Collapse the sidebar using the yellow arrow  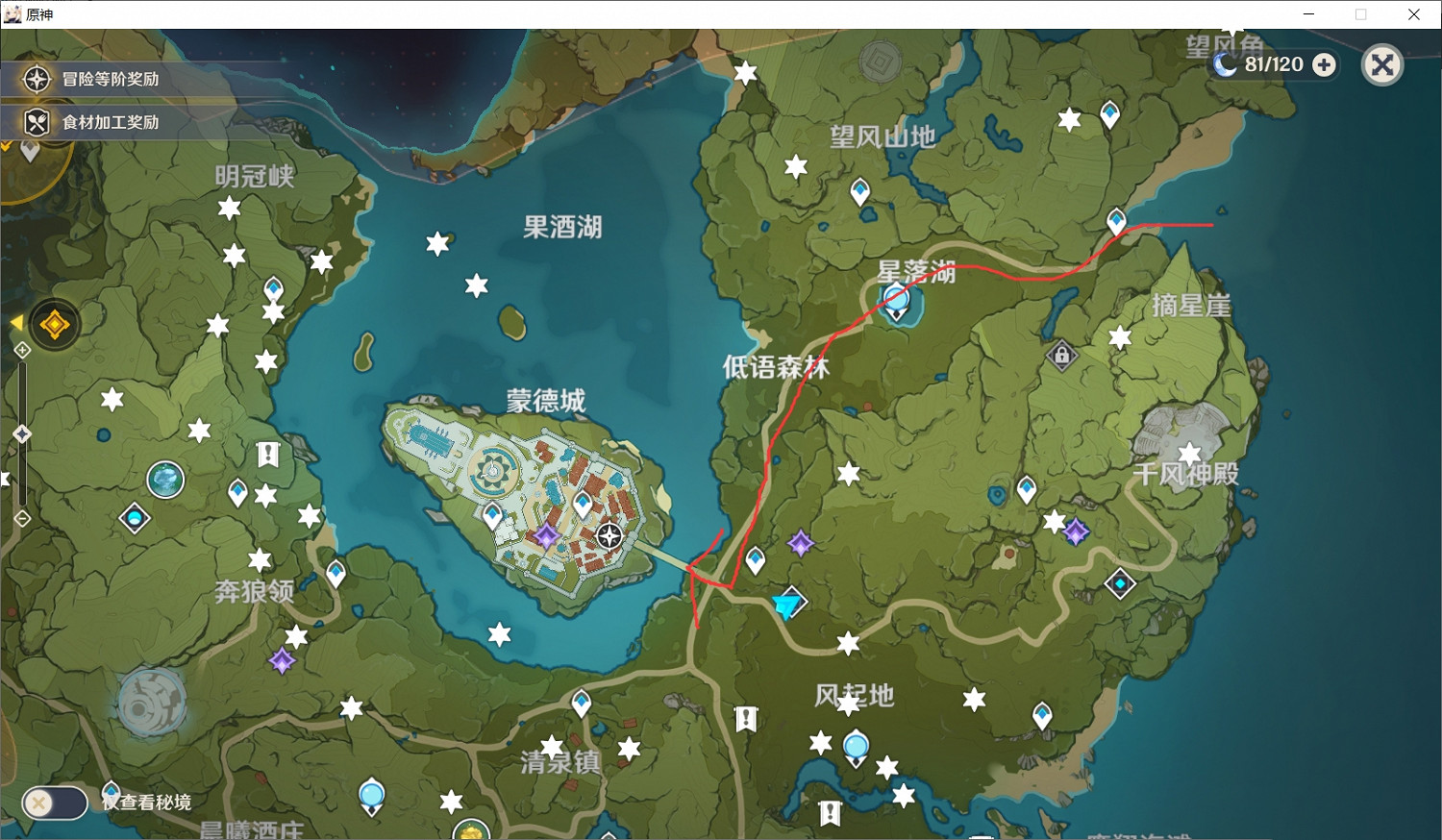(15, 323)
